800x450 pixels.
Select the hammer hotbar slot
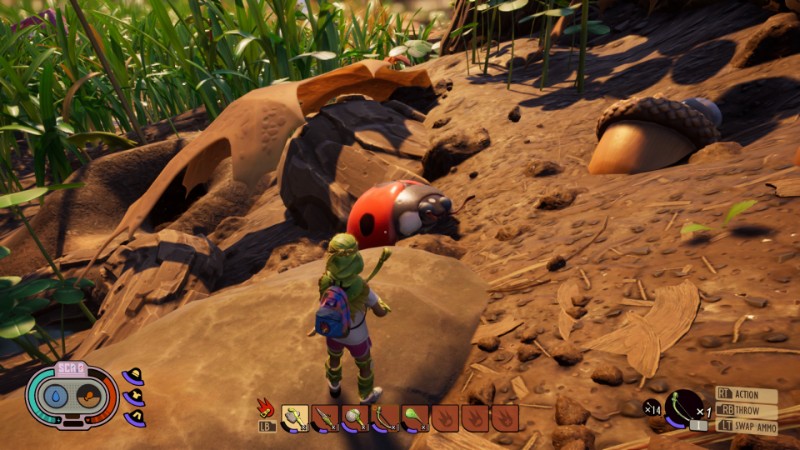[x=295, y=417]
